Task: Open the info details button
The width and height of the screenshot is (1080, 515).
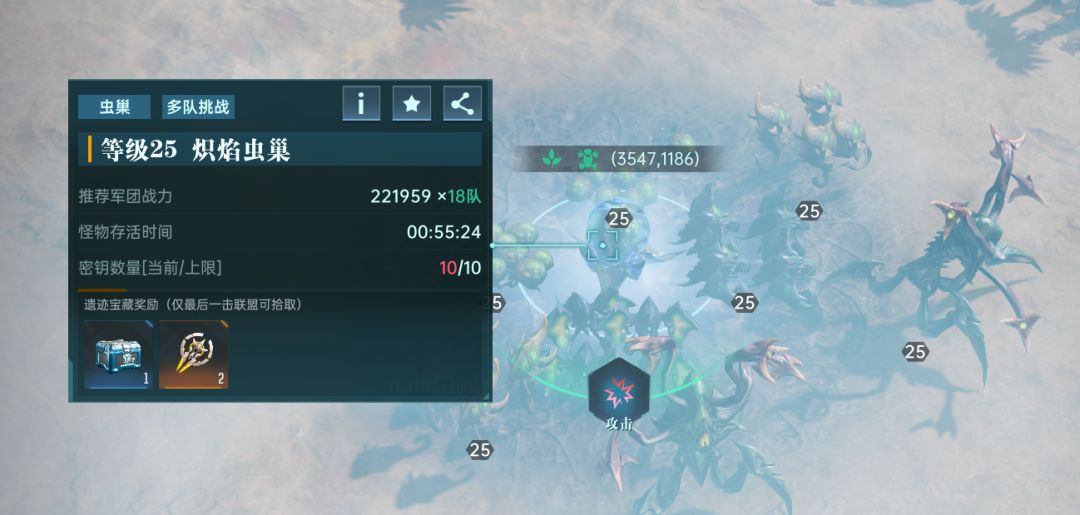Action: click(x=361, y=103)
